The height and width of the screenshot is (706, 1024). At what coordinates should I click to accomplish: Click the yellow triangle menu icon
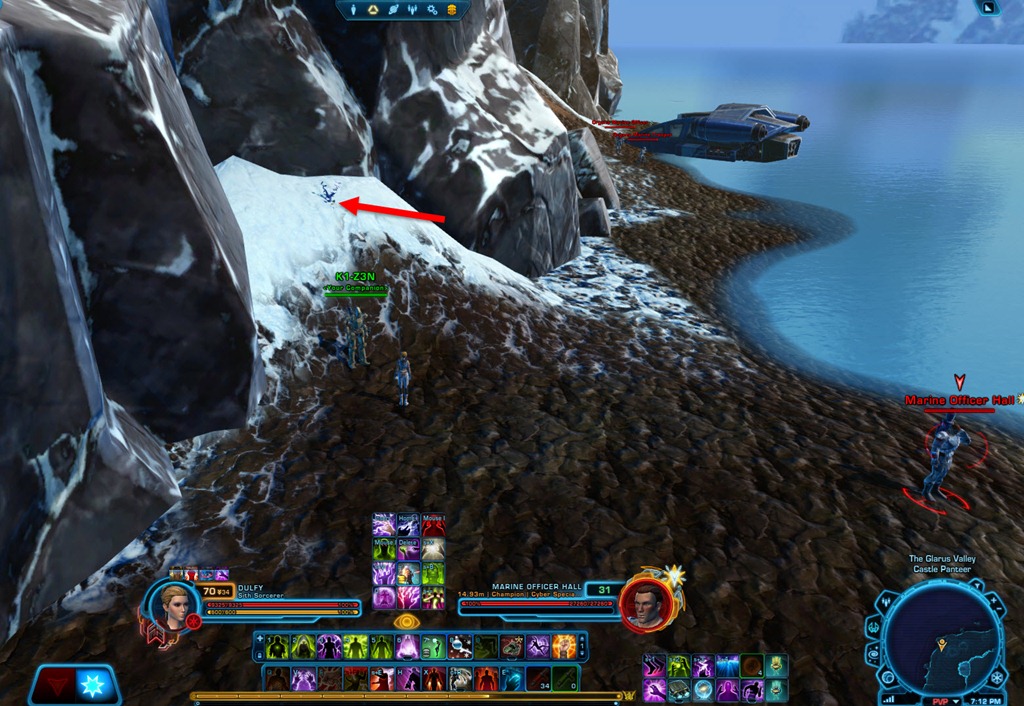372,10
